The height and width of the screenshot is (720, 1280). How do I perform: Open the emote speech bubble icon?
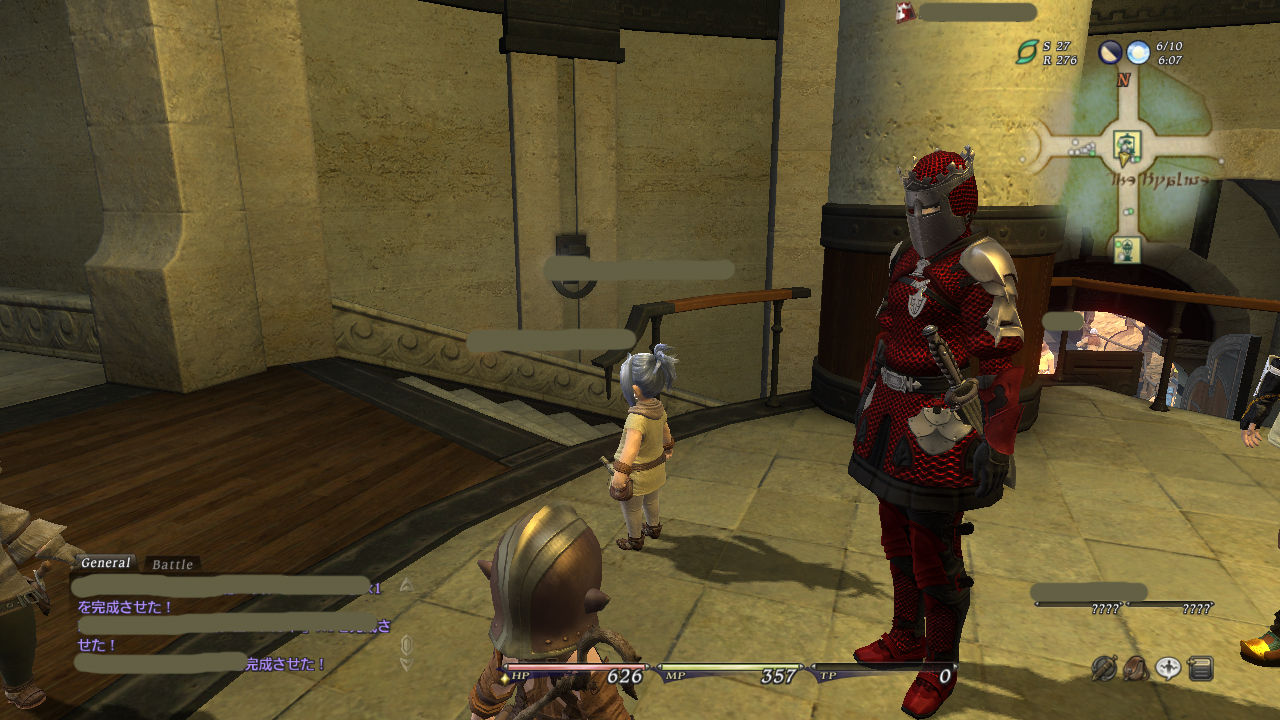tap(1168, 668)
